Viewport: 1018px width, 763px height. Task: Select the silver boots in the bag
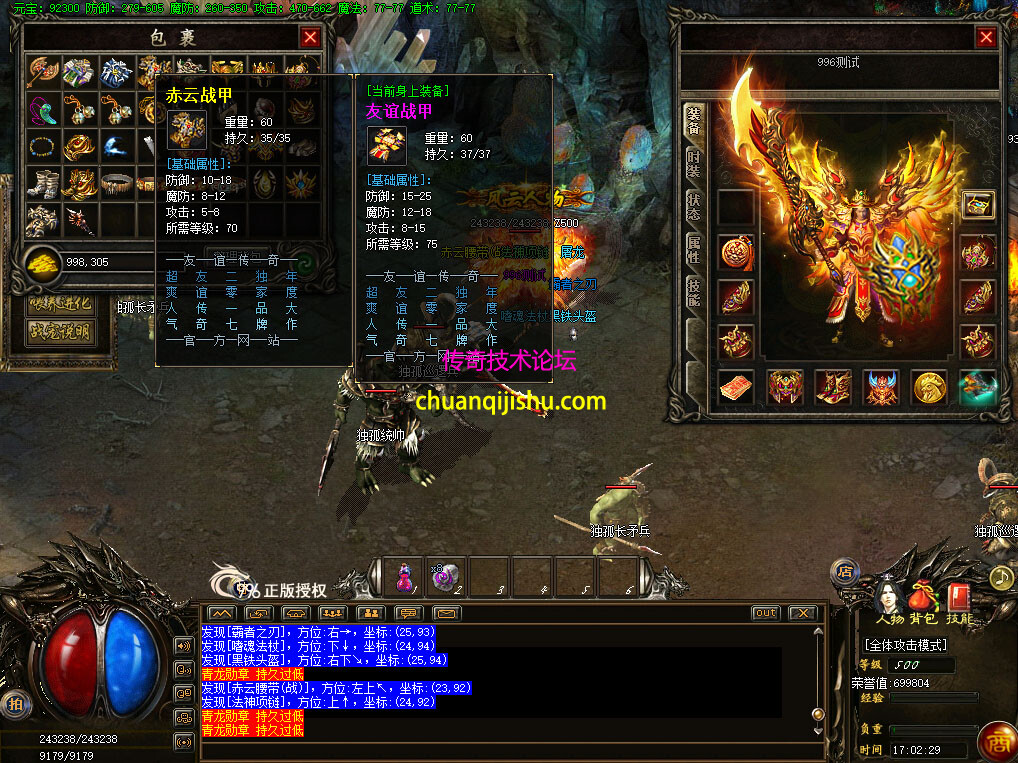click(x=43, y=184)
